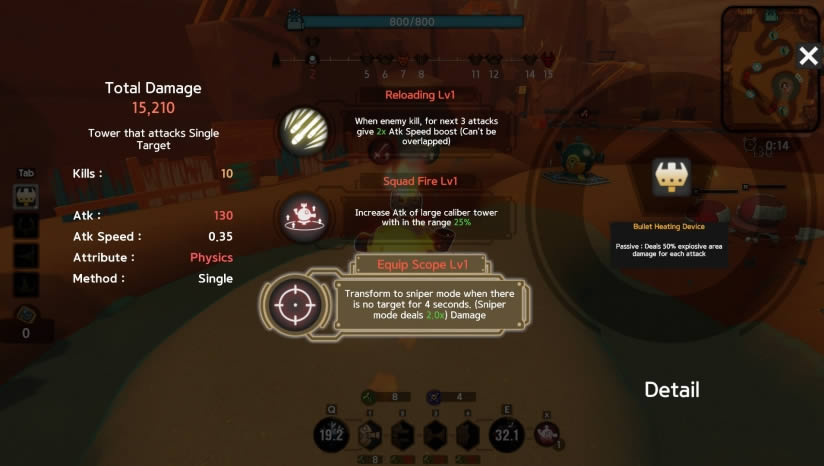824x466 pixels.
Task: Close the tower detail overlay
Action: (808, 57)
